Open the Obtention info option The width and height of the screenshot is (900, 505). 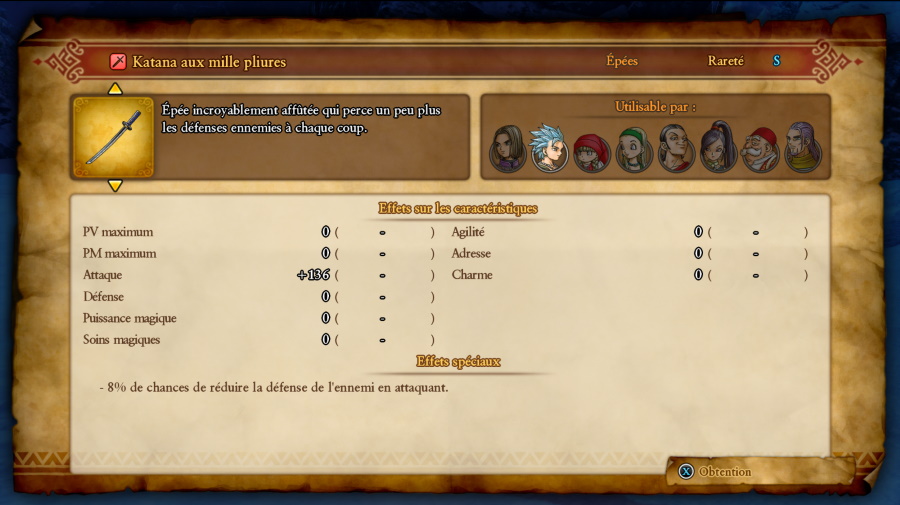715,472
